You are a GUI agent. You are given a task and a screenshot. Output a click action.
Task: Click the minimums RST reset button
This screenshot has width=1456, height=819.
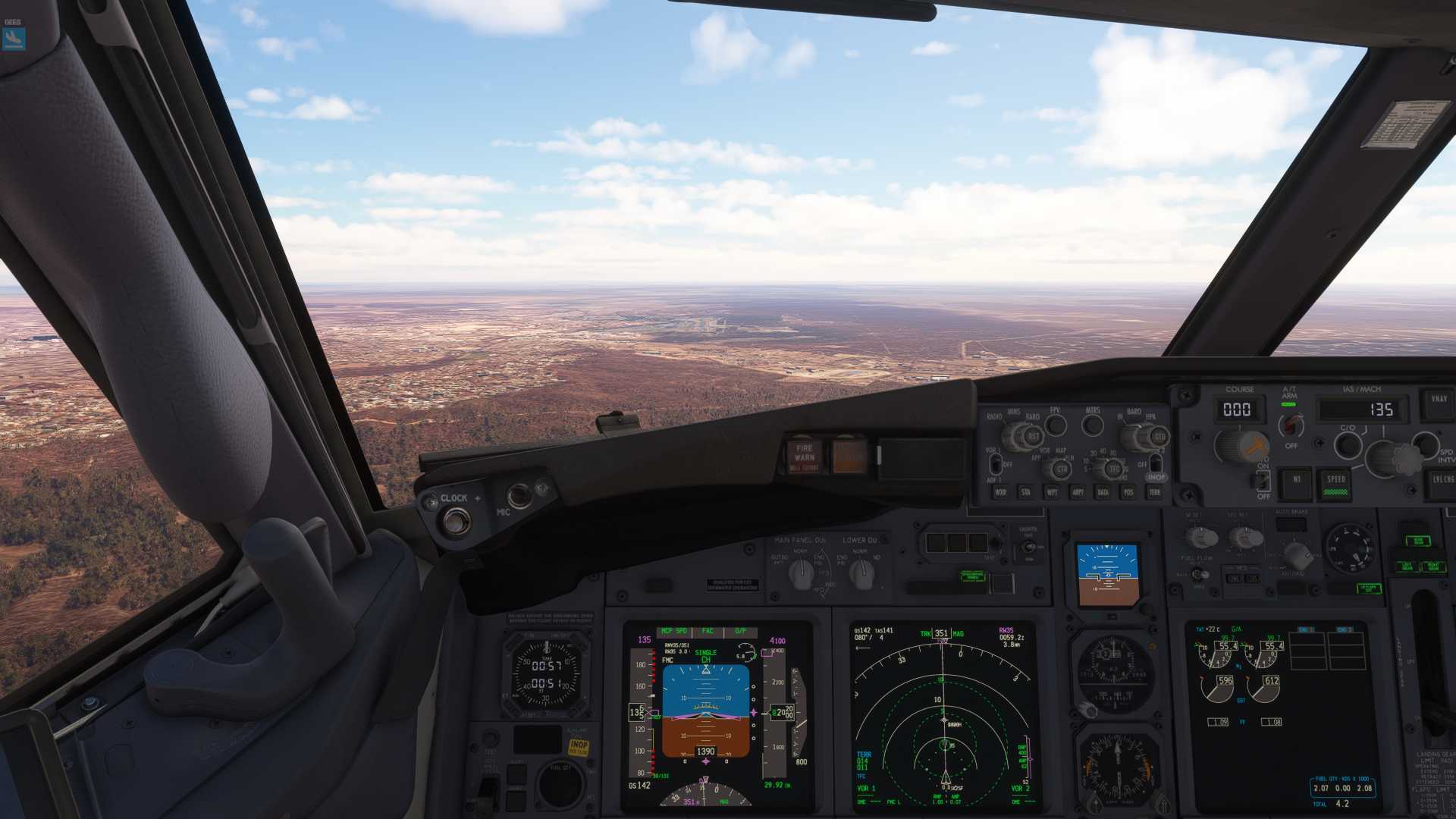(1033, 437)
